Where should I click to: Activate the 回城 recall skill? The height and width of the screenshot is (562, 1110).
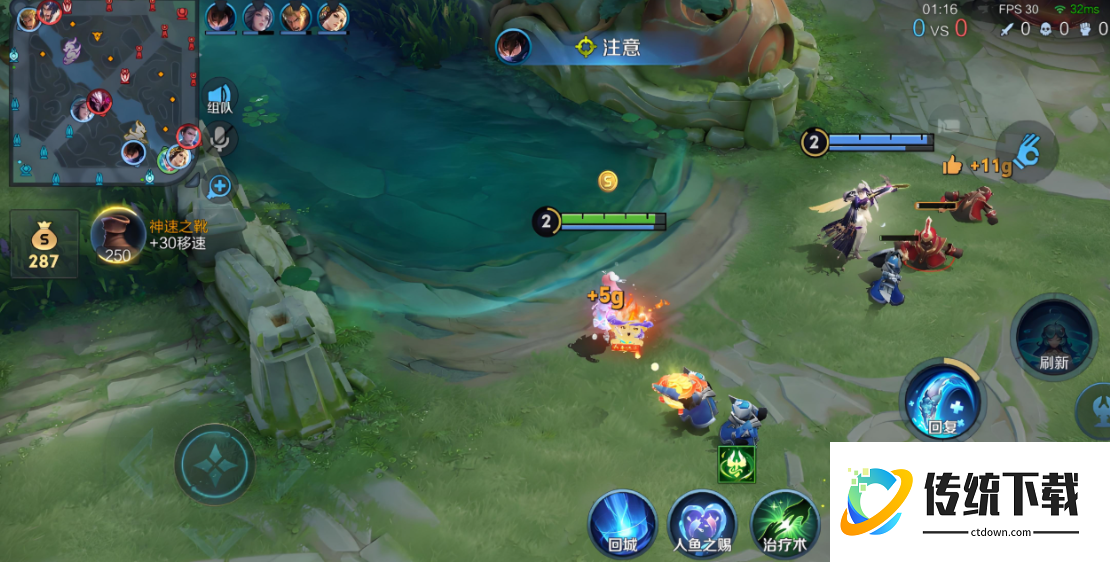click(x=622, y=523)
